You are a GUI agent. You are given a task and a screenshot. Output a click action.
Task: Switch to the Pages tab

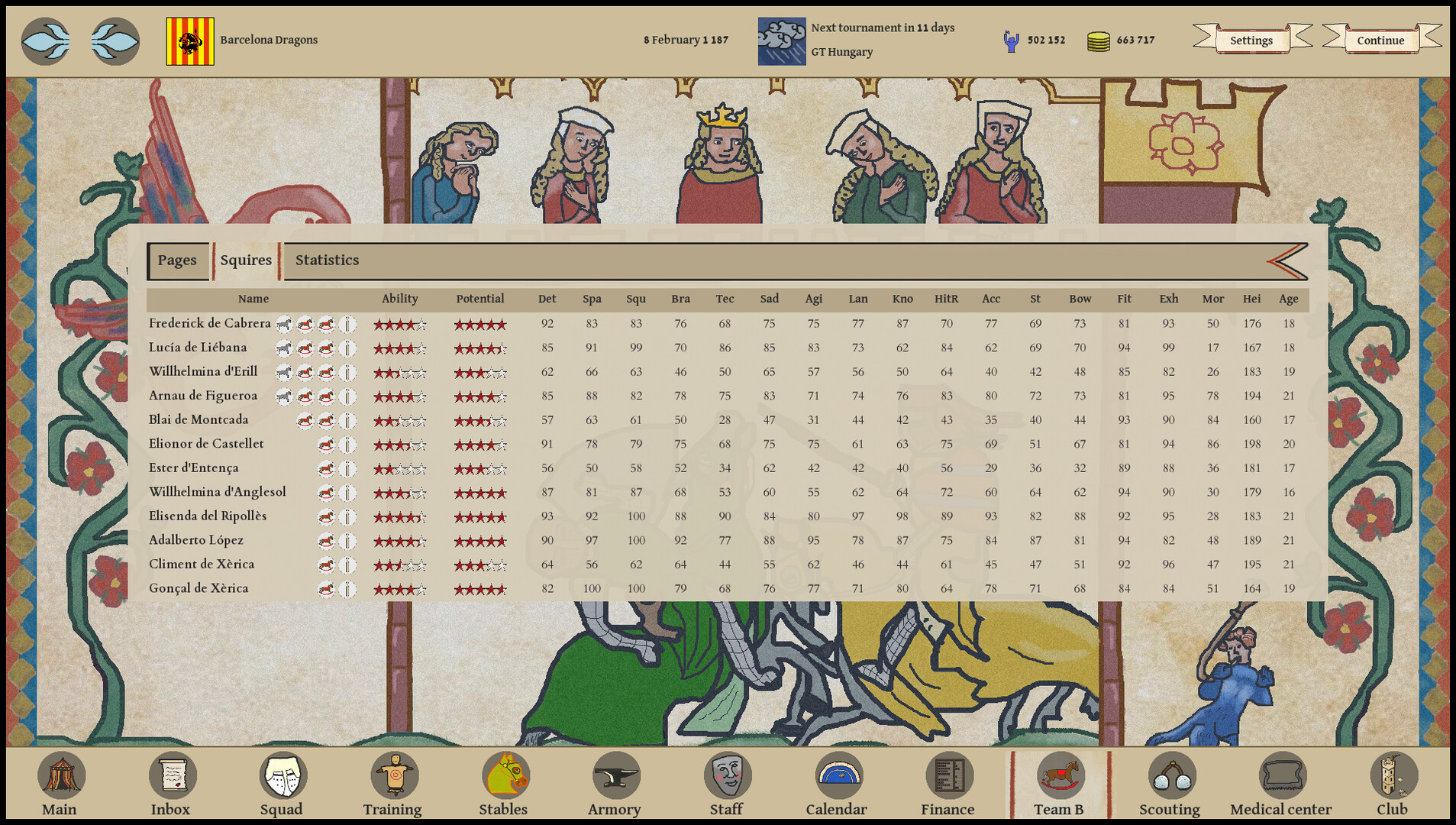[x=177, y=260]
